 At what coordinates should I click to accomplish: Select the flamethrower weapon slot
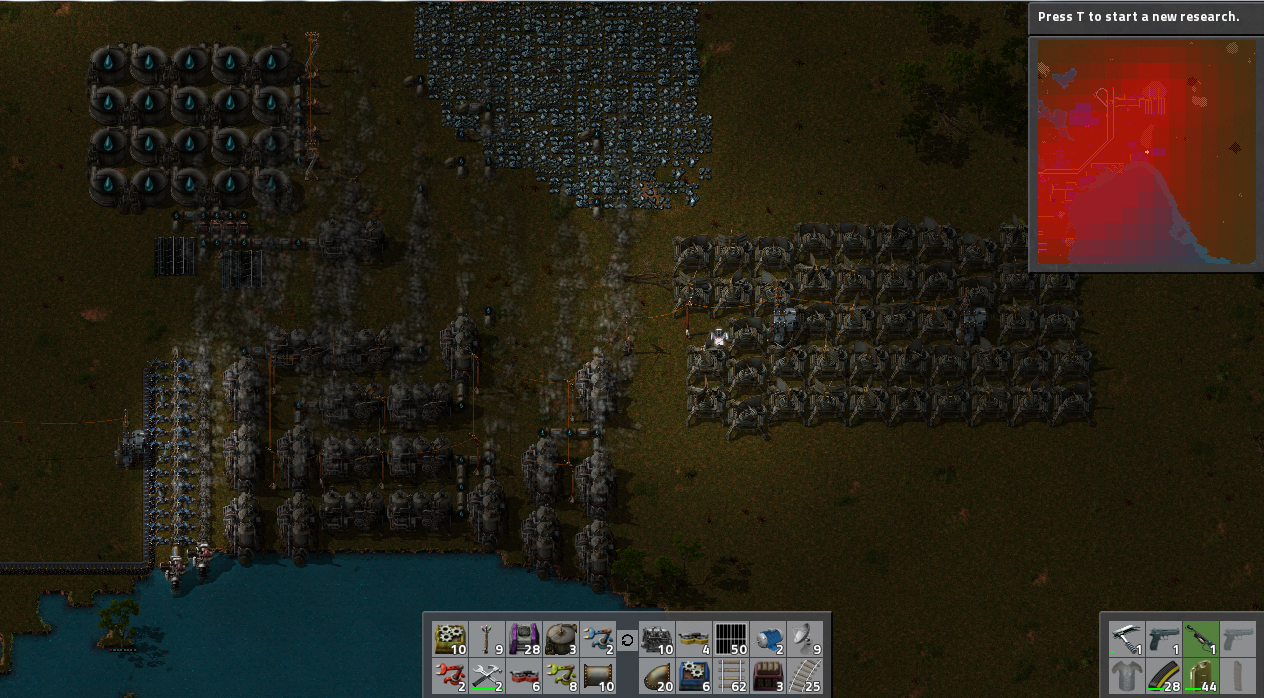[1200, 638]
